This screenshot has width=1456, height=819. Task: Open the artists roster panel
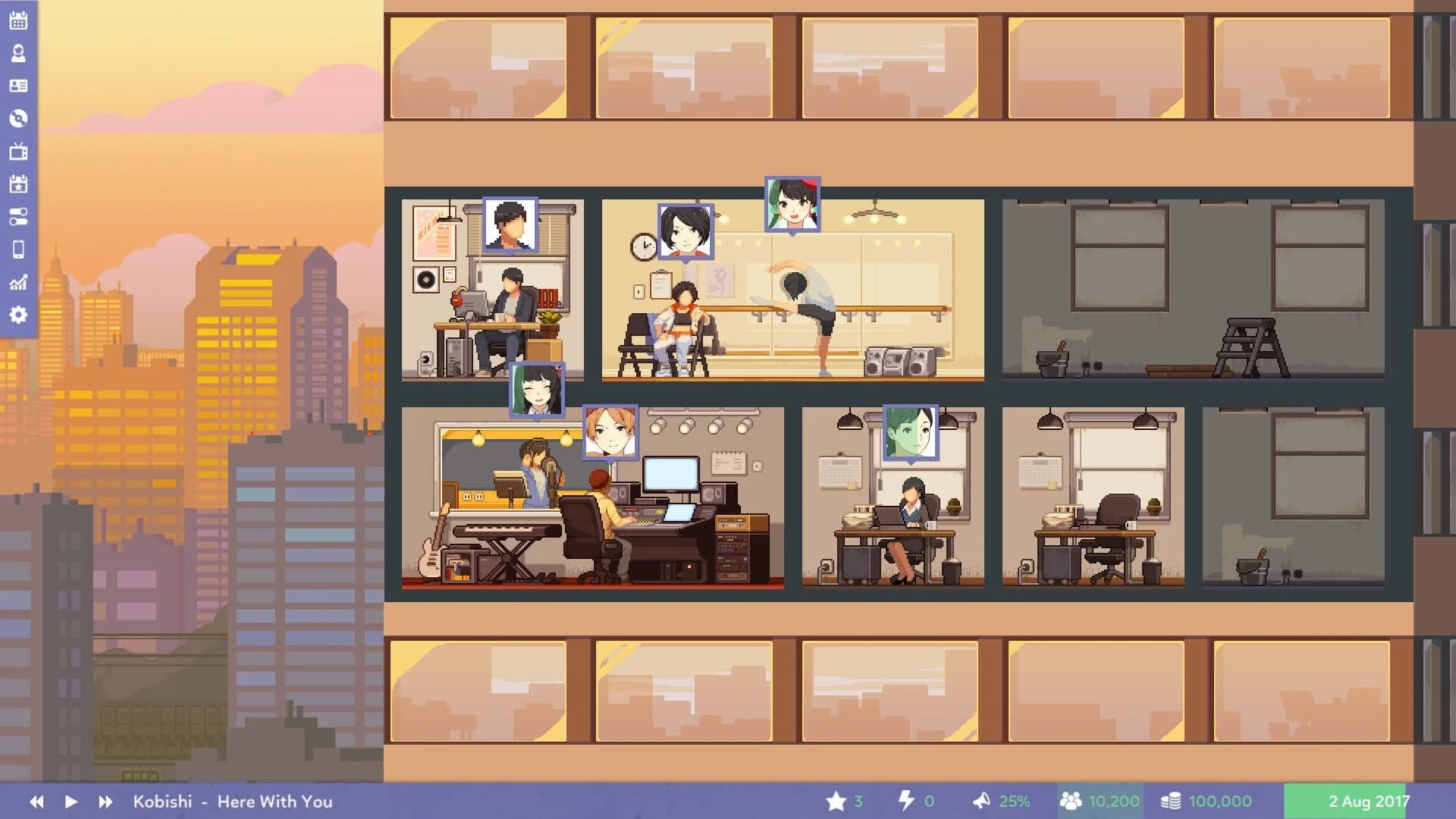[18, 53]
